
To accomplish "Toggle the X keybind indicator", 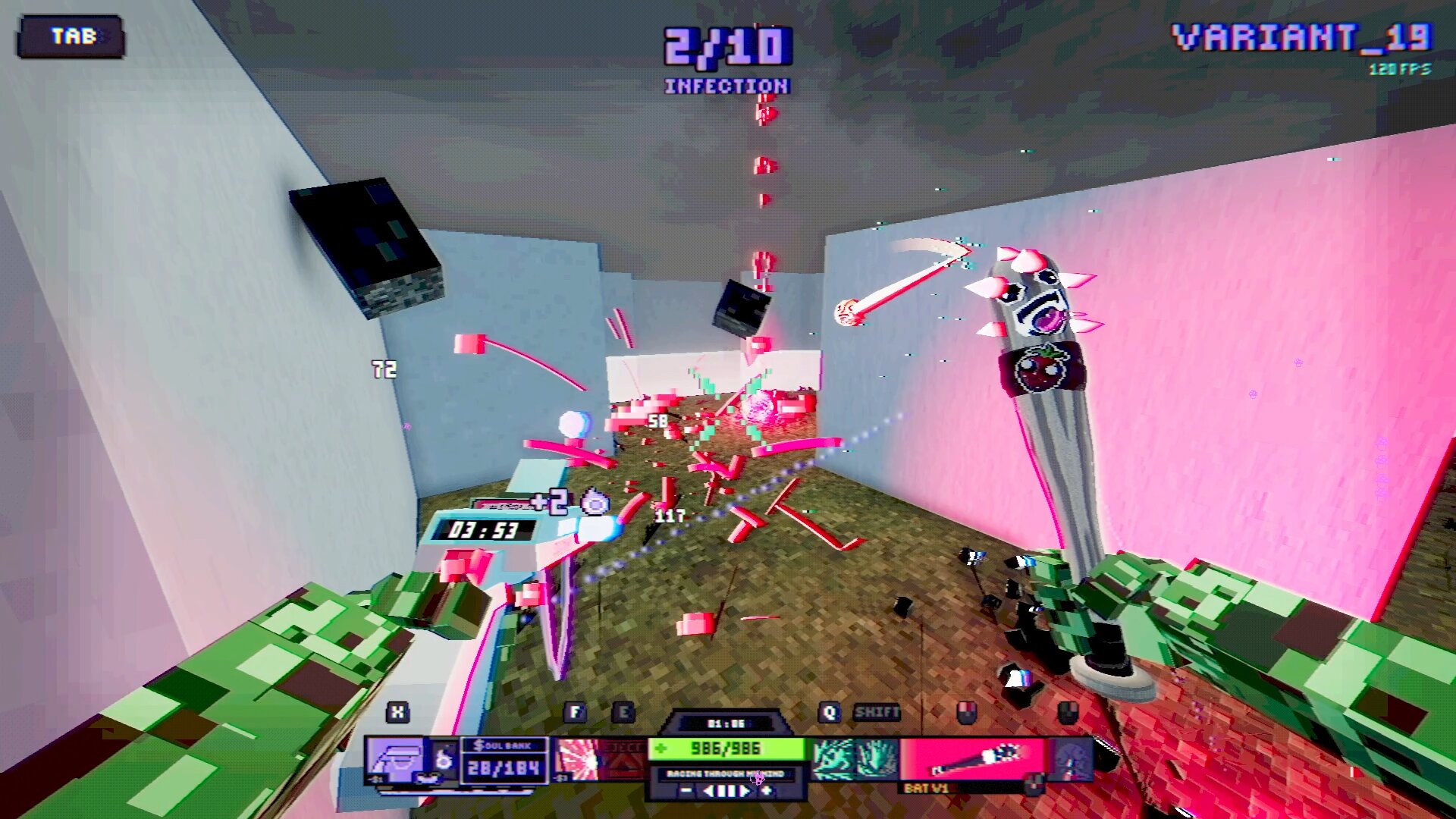I will coord(397,711).
